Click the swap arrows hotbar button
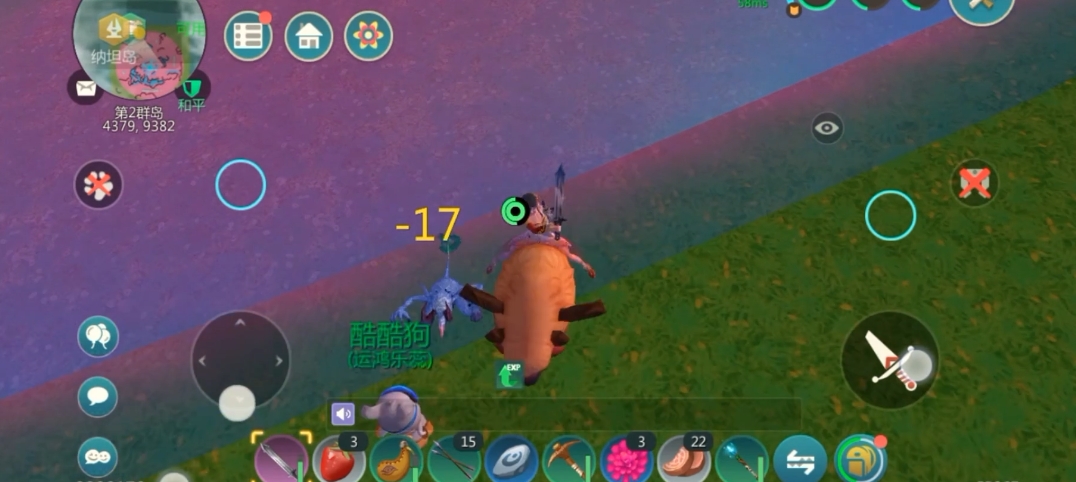The height and width of the screenshot is (482, 1076). (800, 461)
